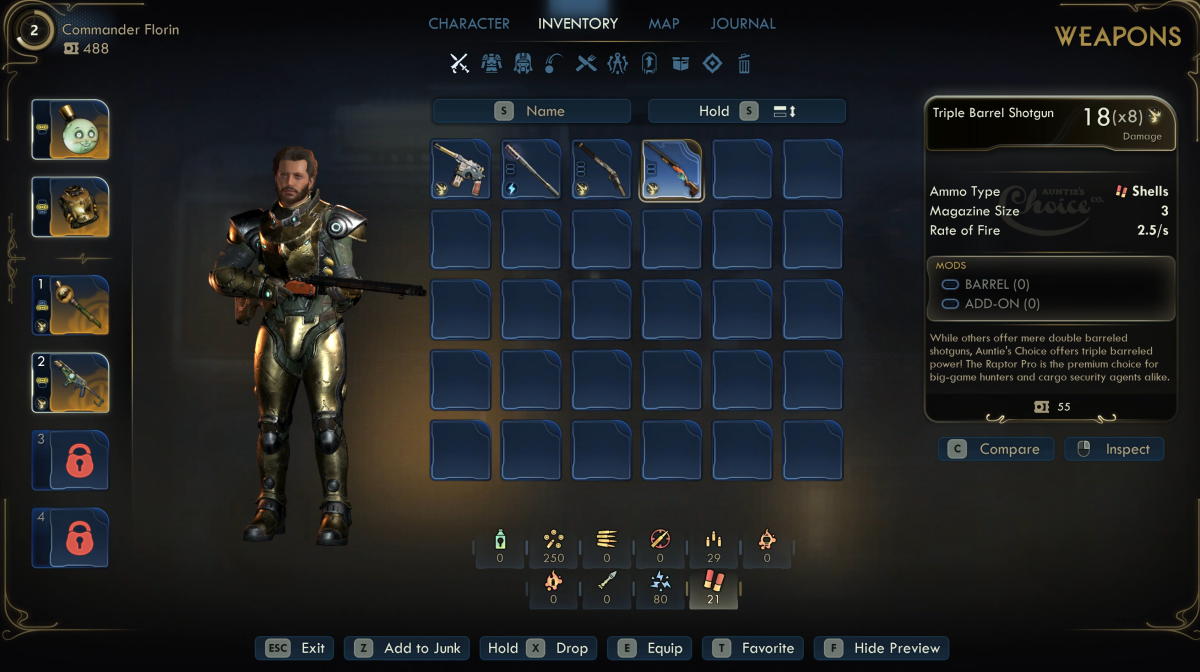
Task: Mark the weapon as Favorite
Action: pos(754,648)
